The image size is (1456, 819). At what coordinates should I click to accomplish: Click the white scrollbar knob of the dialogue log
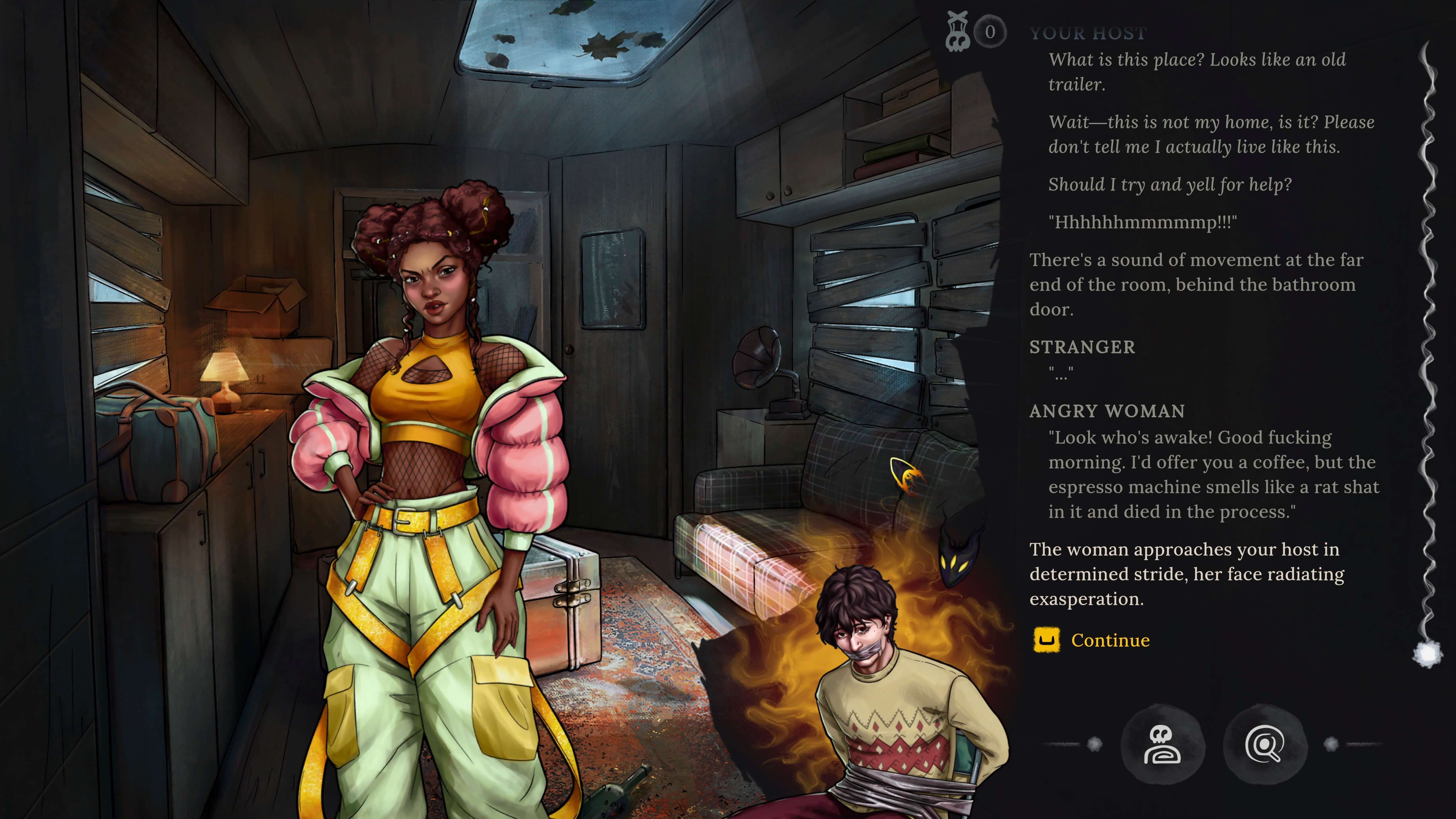(1427, 655)
